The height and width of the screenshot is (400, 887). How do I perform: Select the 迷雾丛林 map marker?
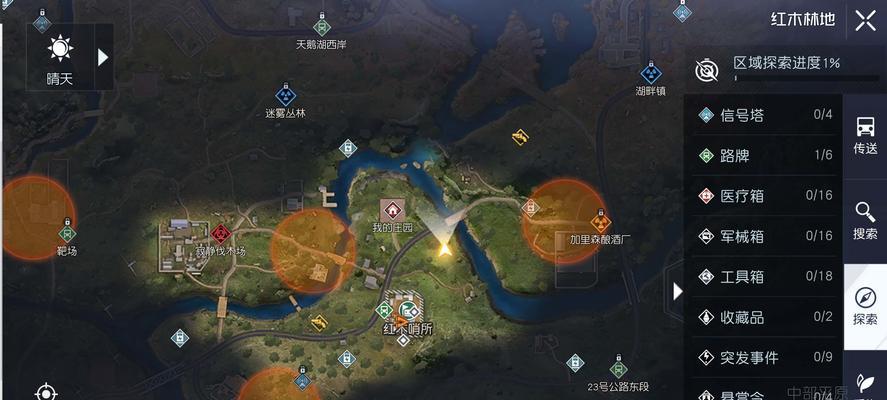tap(286, 96)
